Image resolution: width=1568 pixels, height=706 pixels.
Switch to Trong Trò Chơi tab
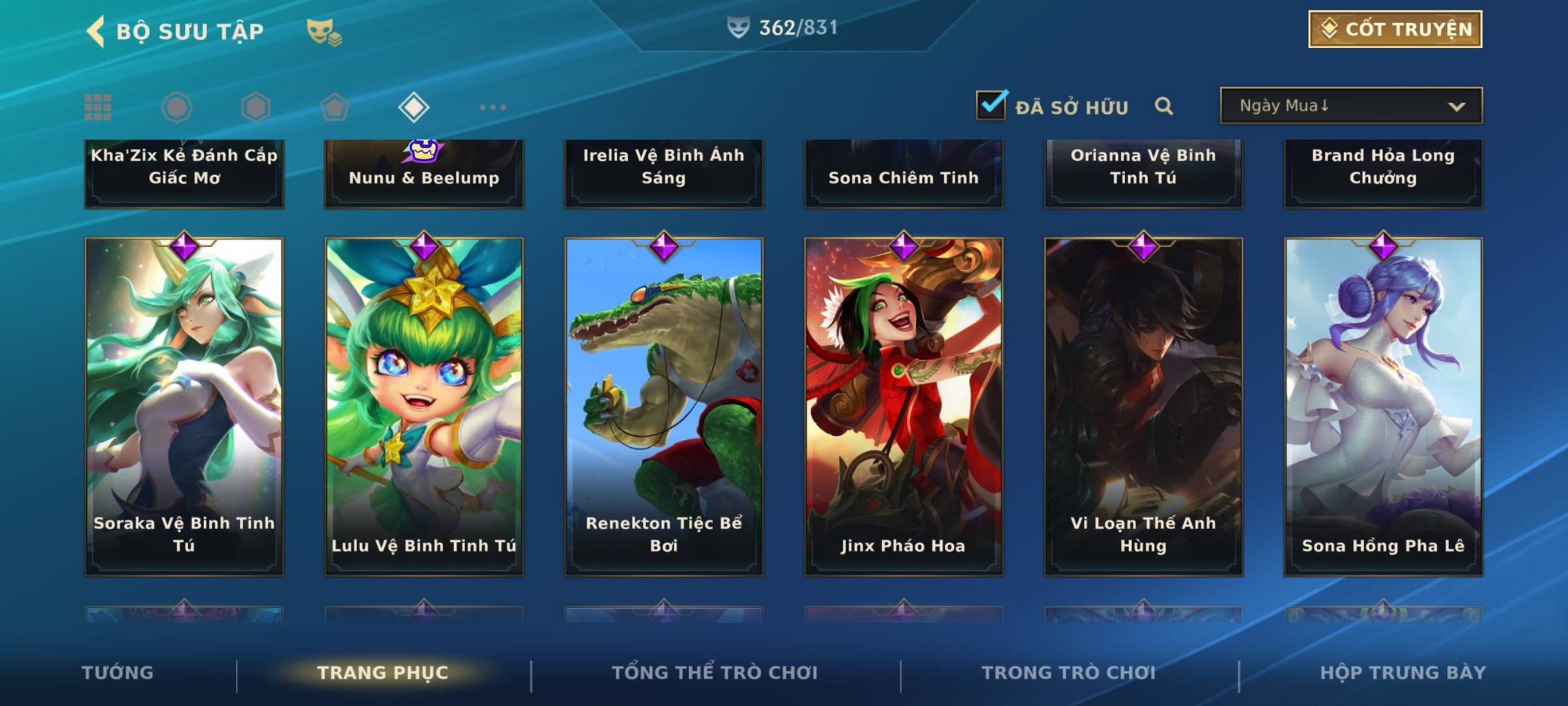click(x=1069, y=673)
